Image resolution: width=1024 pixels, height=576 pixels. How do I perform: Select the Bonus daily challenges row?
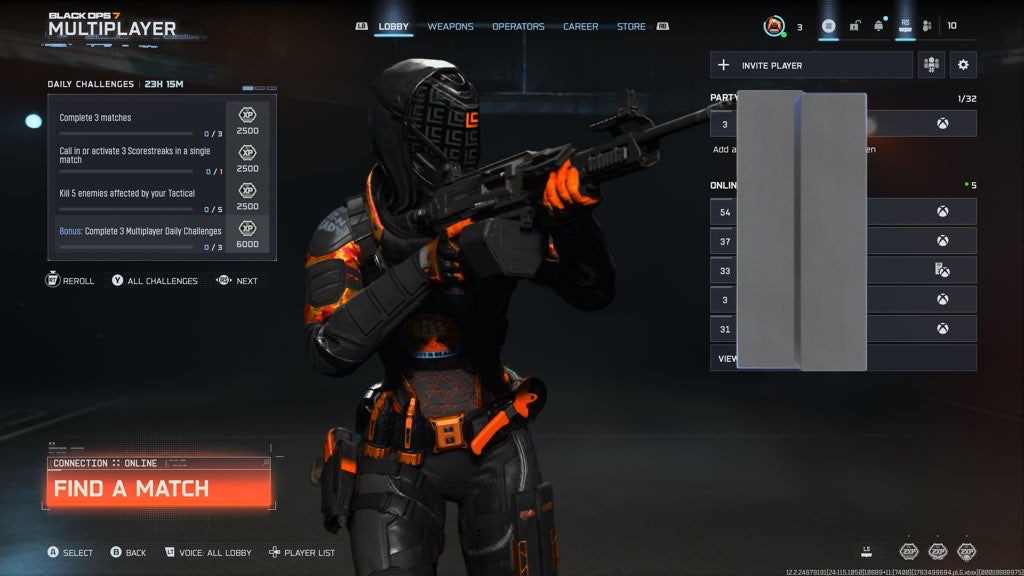(x=140, y=233)
